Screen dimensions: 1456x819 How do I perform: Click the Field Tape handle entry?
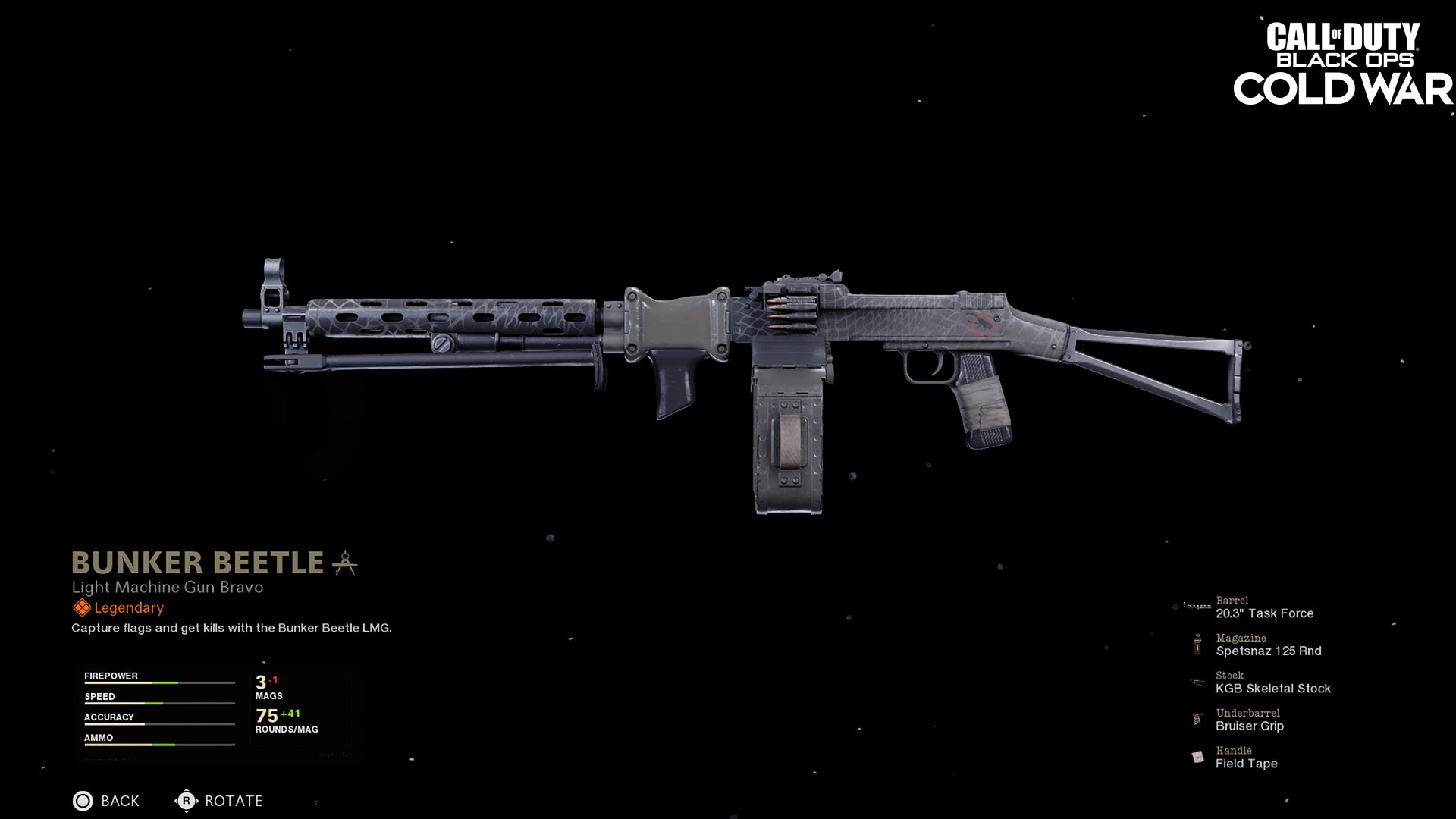[1247, 764]
